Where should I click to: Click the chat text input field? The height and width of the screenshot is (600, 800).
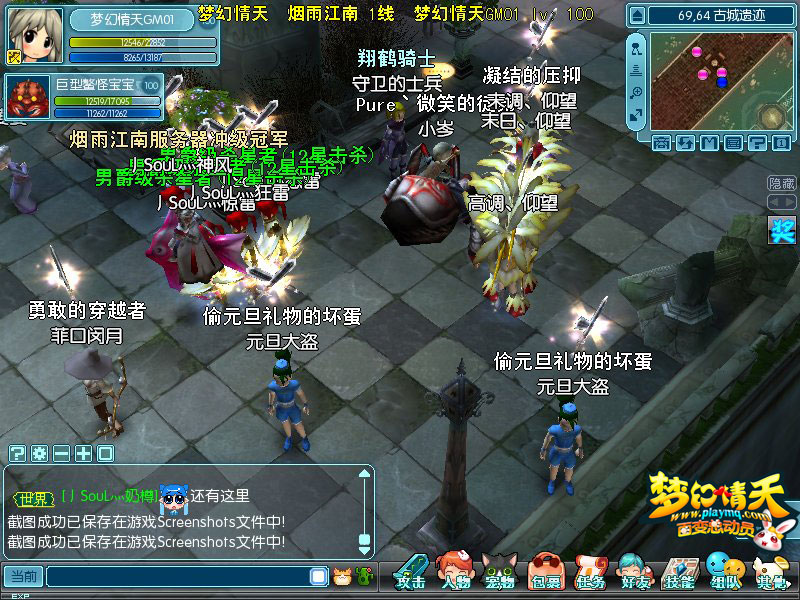[x=180, y=577]
